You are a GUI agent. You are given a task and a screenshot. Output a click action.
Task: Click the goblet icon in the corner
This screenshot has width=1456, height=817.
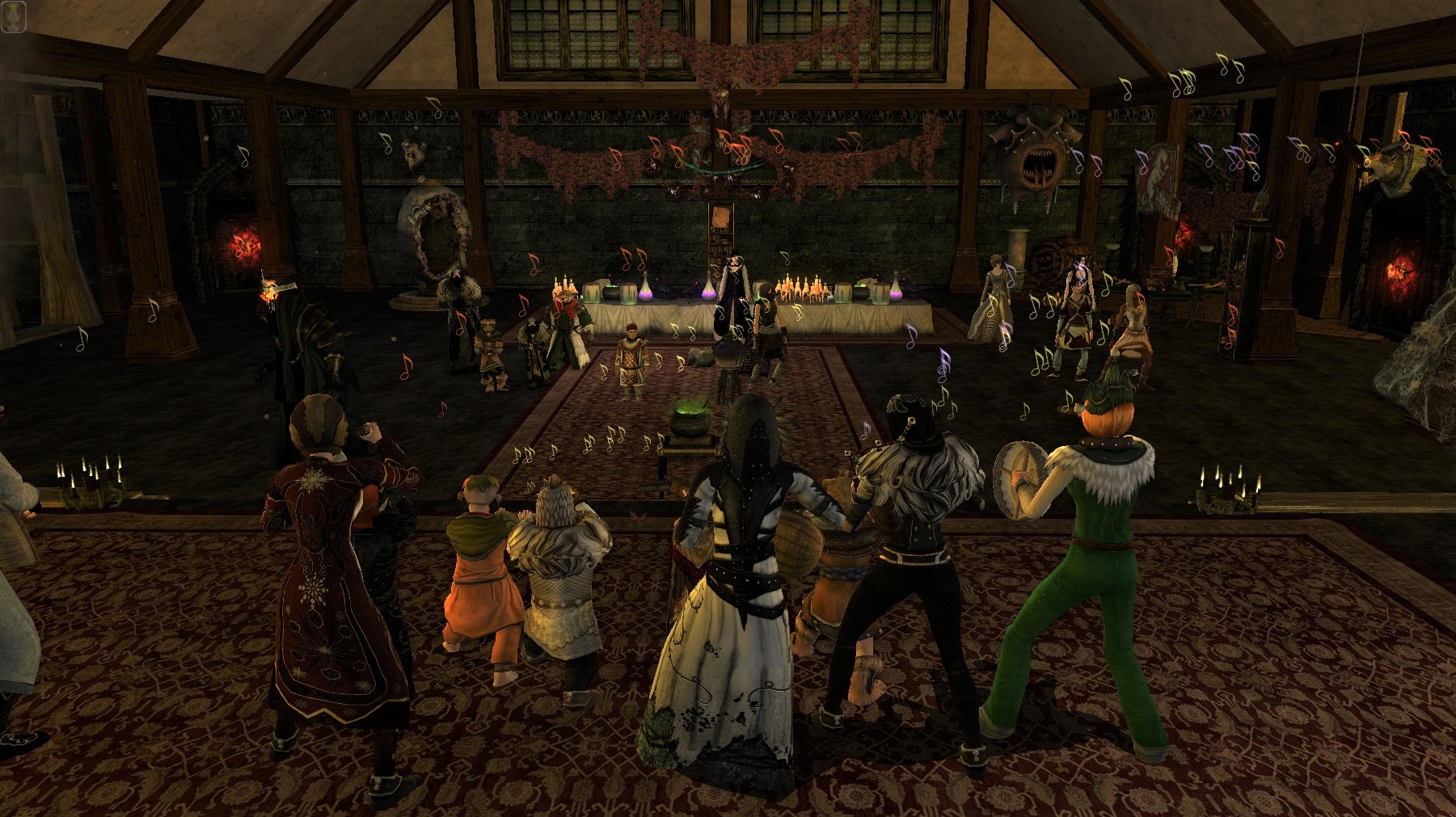pyautogui.click(x=15, y=15)
